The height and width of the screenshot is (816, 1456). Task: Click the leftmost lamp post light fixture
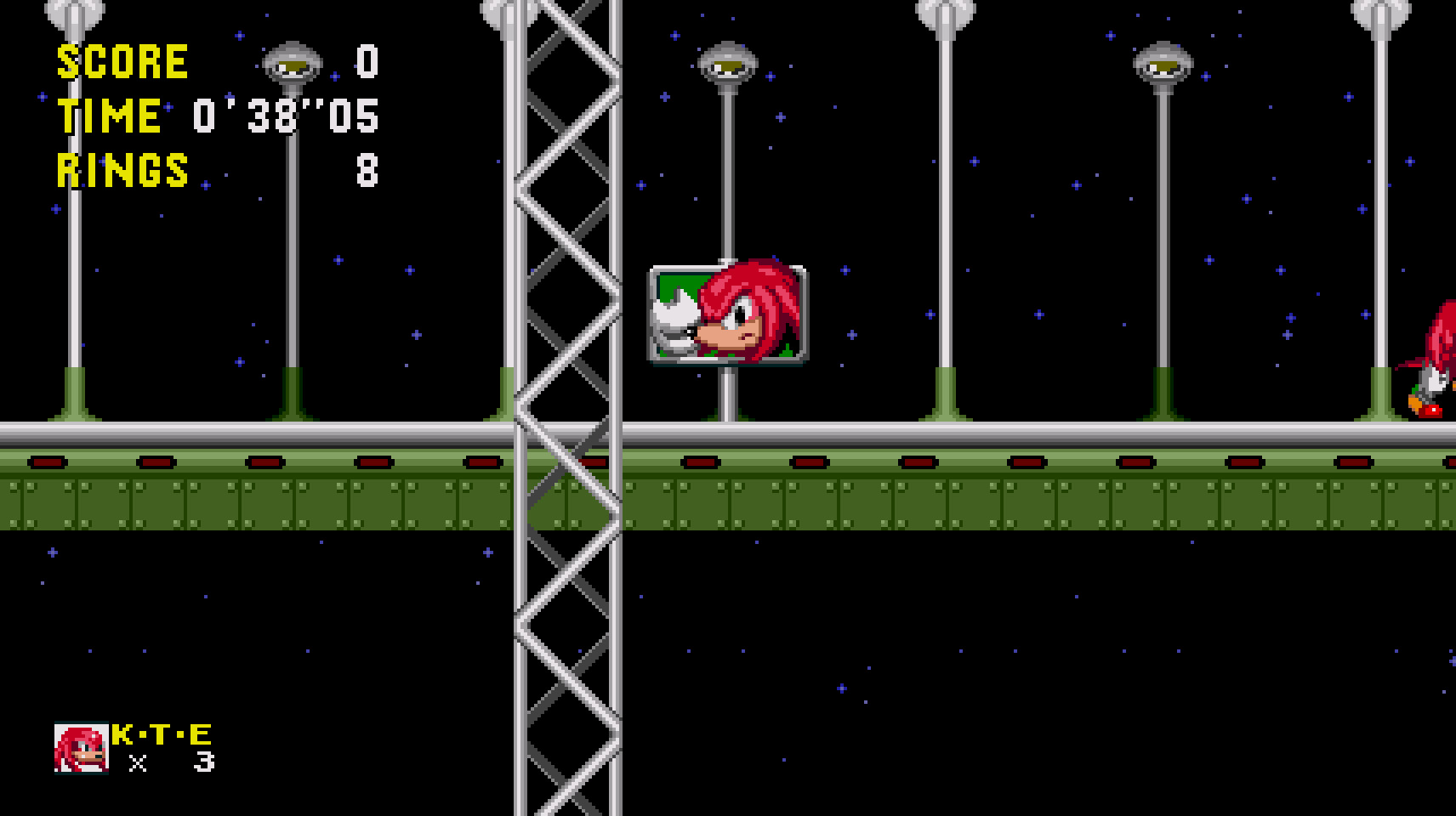point(77,8)
